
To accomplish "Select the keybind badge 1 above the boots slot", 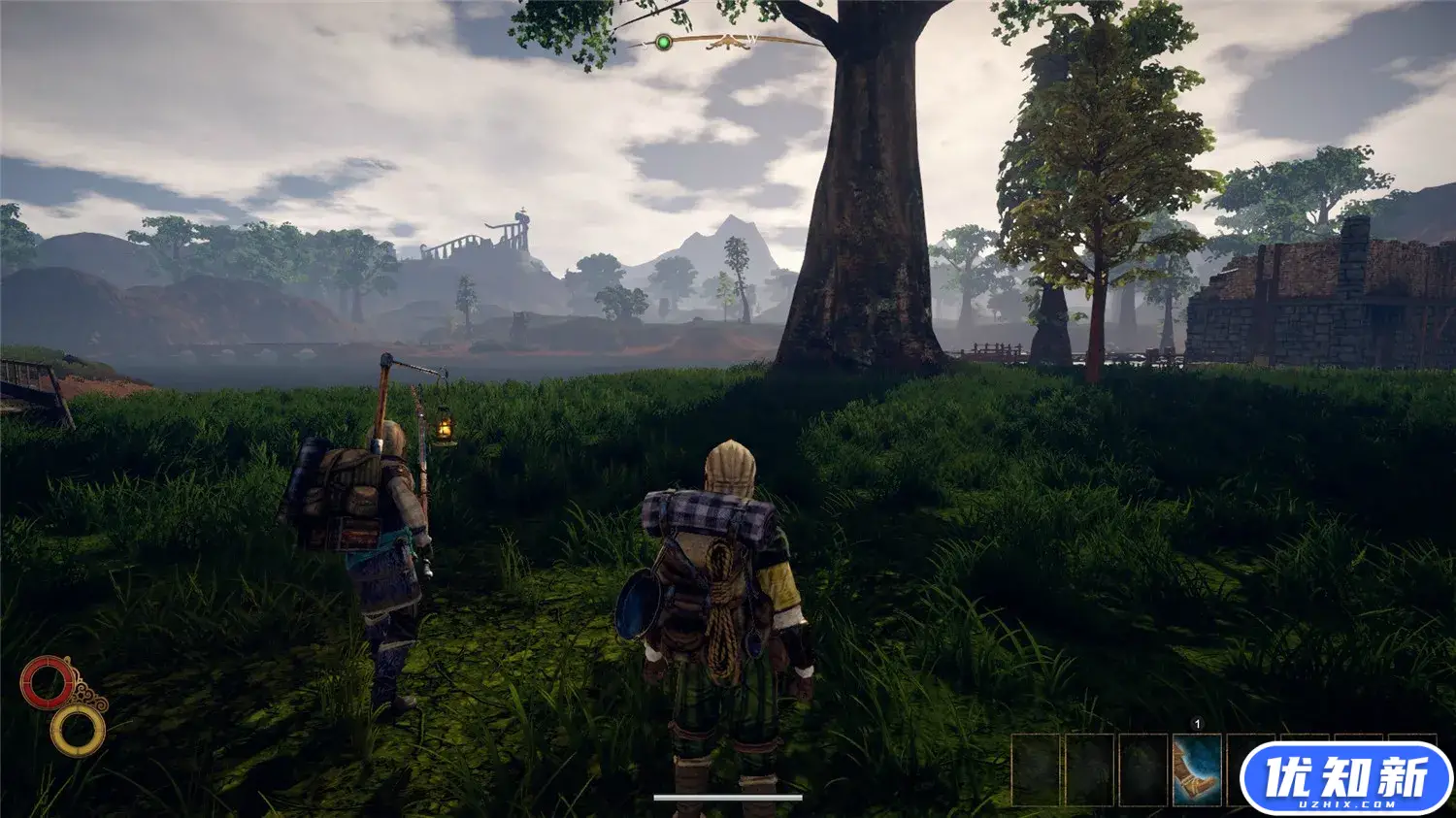I will pos(1197,723).
